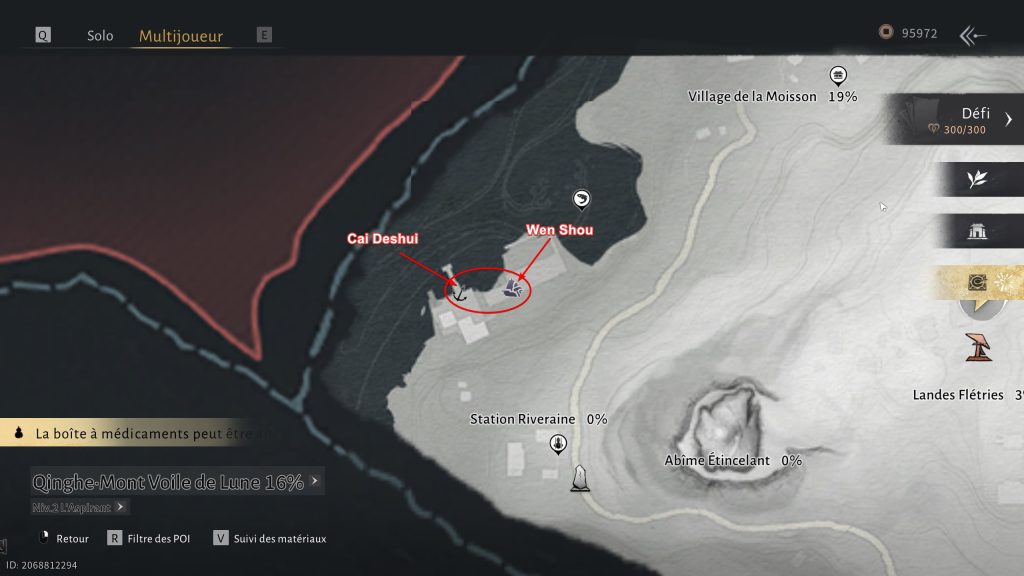Expand Niv.2 L'Aspirant level details

click(x=80, y=507)
